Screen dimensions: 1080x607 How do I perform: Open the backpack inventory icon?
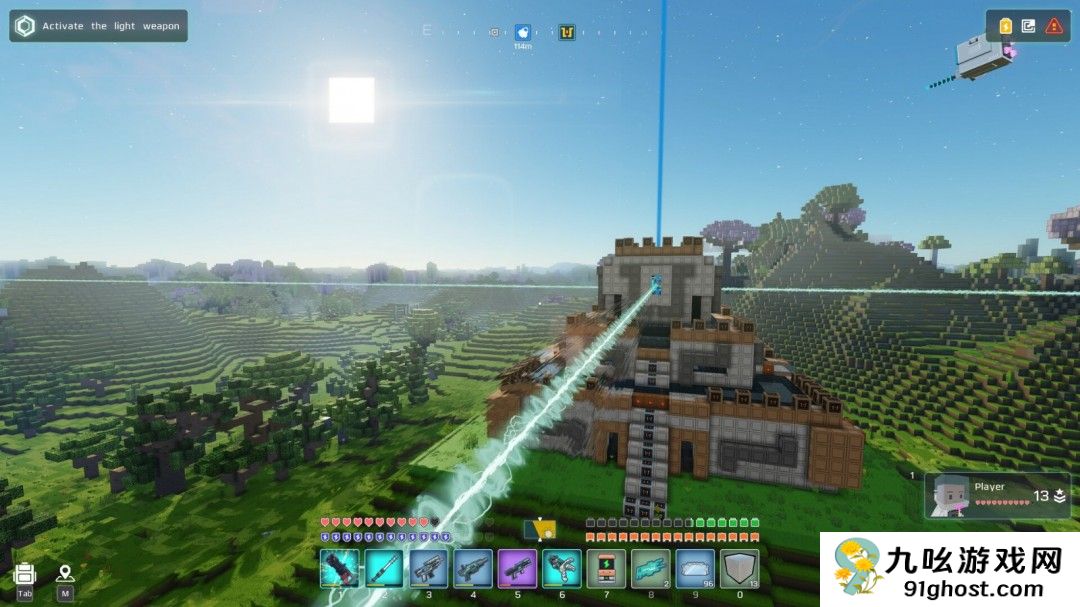click(x=25, y=574)
